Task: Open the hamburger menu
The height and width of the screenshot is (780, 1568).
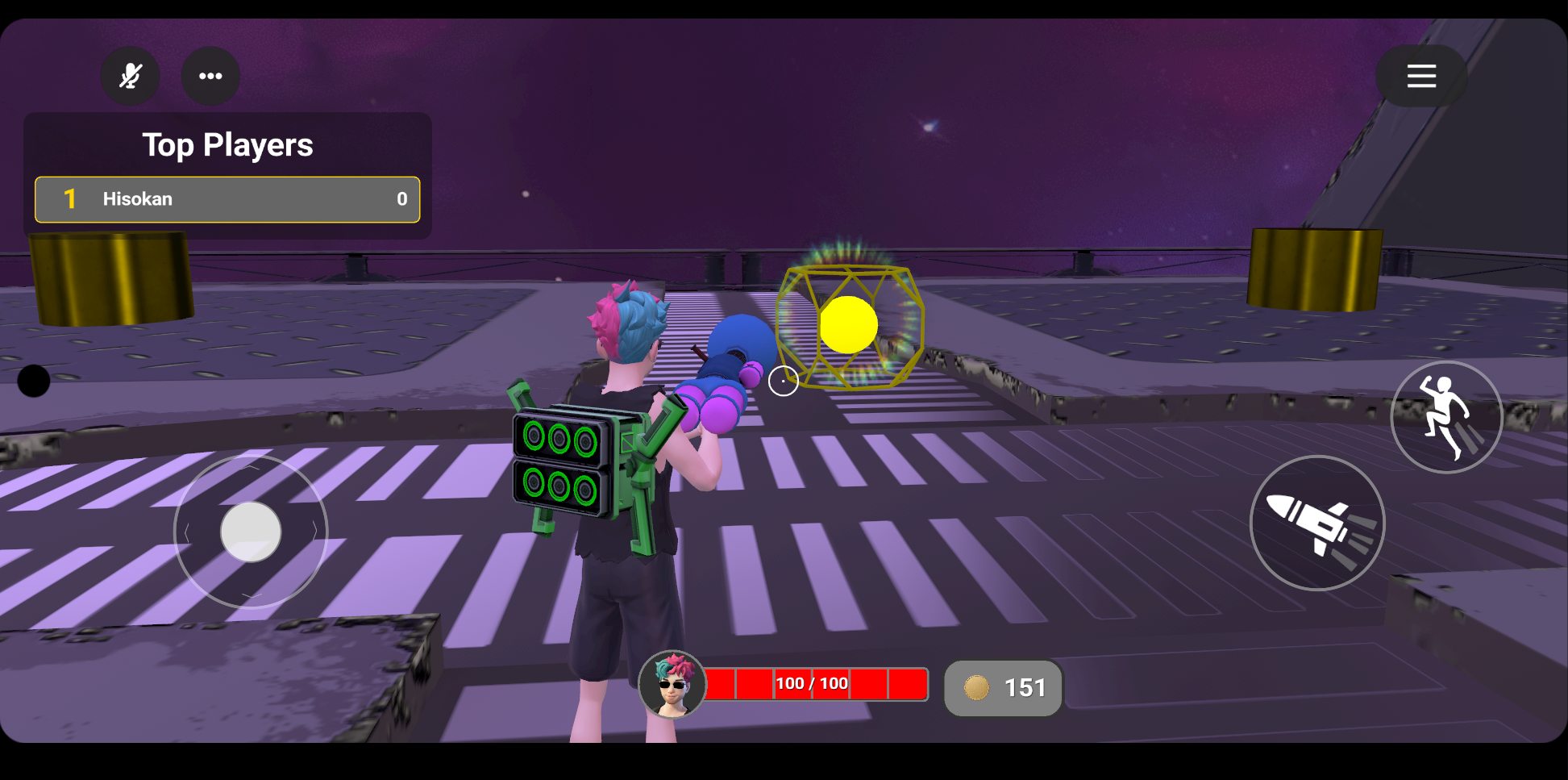Action: click(1421, 76)
